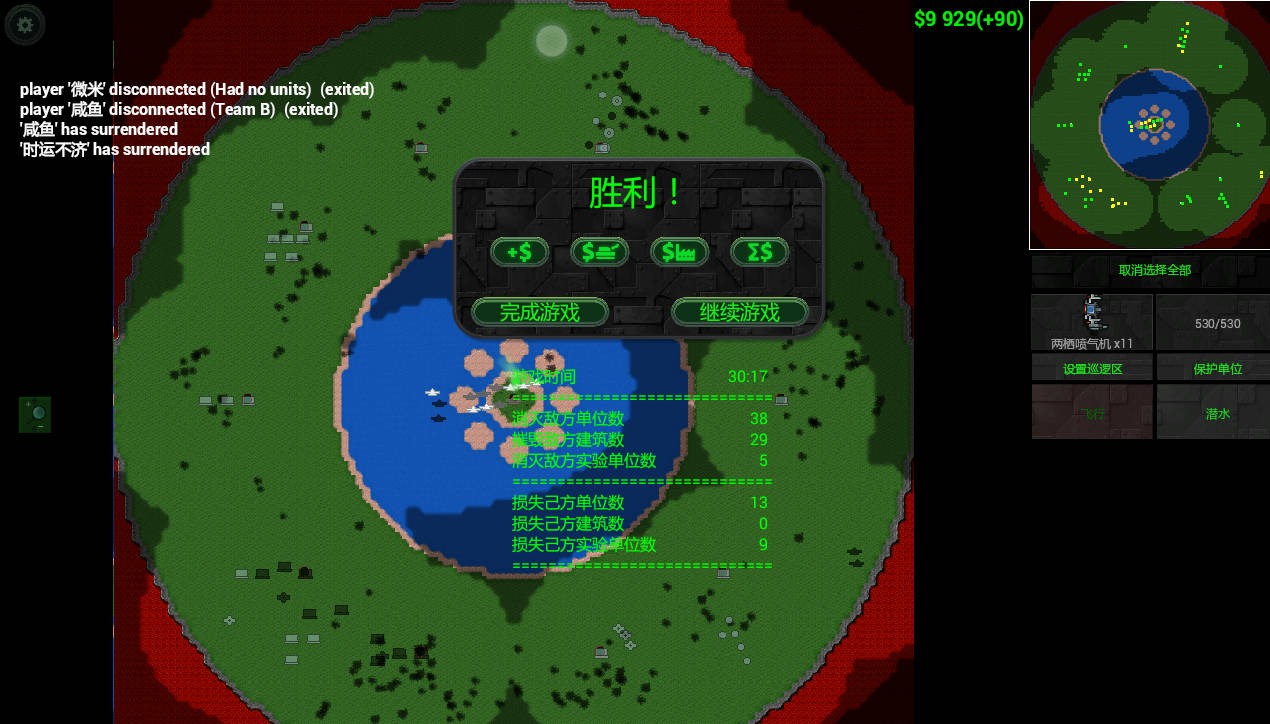The height and width of the screenshot is (724, 1270).
Task: Switch units to 飞行 flight mode
Action: pos(1092,412)
